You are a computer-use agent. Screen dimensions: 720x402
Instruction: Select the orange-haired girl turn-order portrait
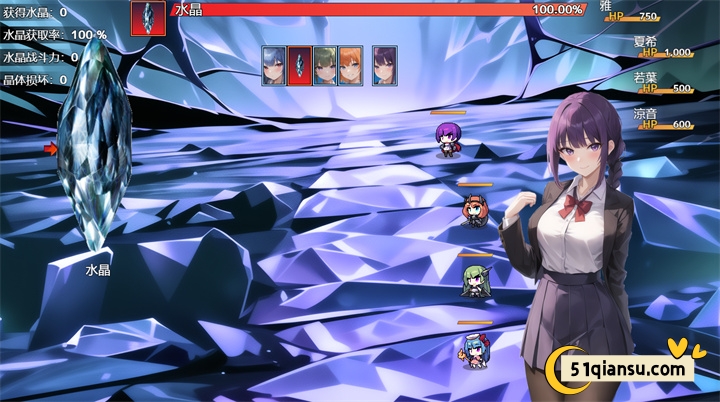point(350,65)
